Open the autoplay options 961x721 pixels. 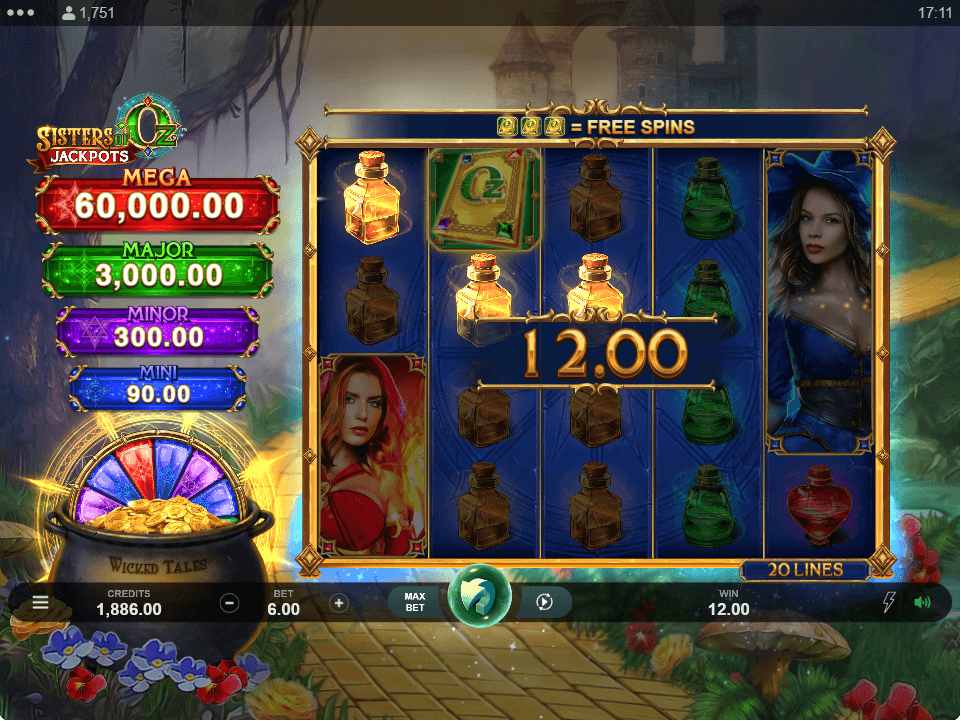tap(545, 602)
